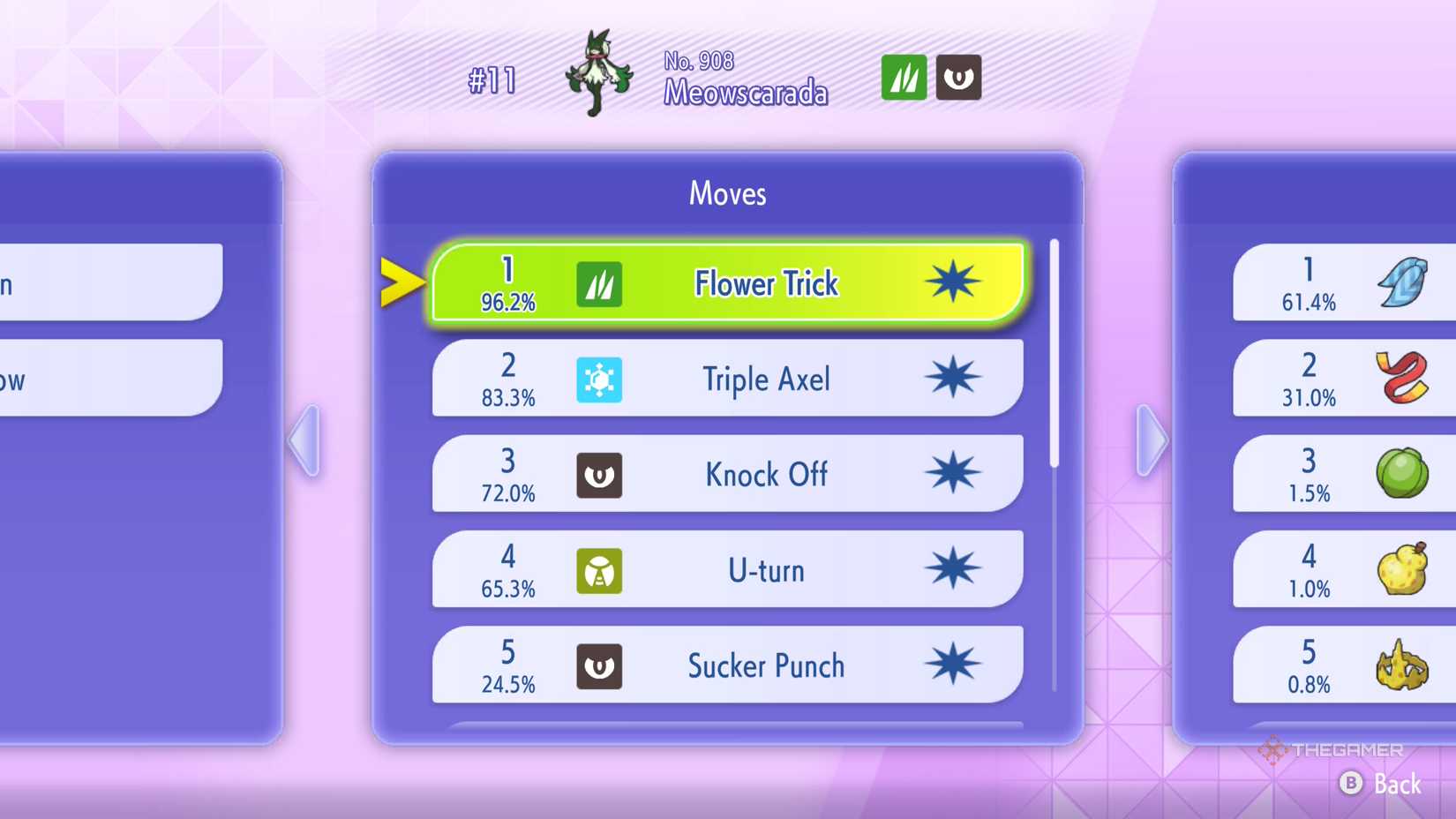Screen dimensions: 1456x819
Task: Click the Bug type icon on the U-turn row
Action: (600, 570)
